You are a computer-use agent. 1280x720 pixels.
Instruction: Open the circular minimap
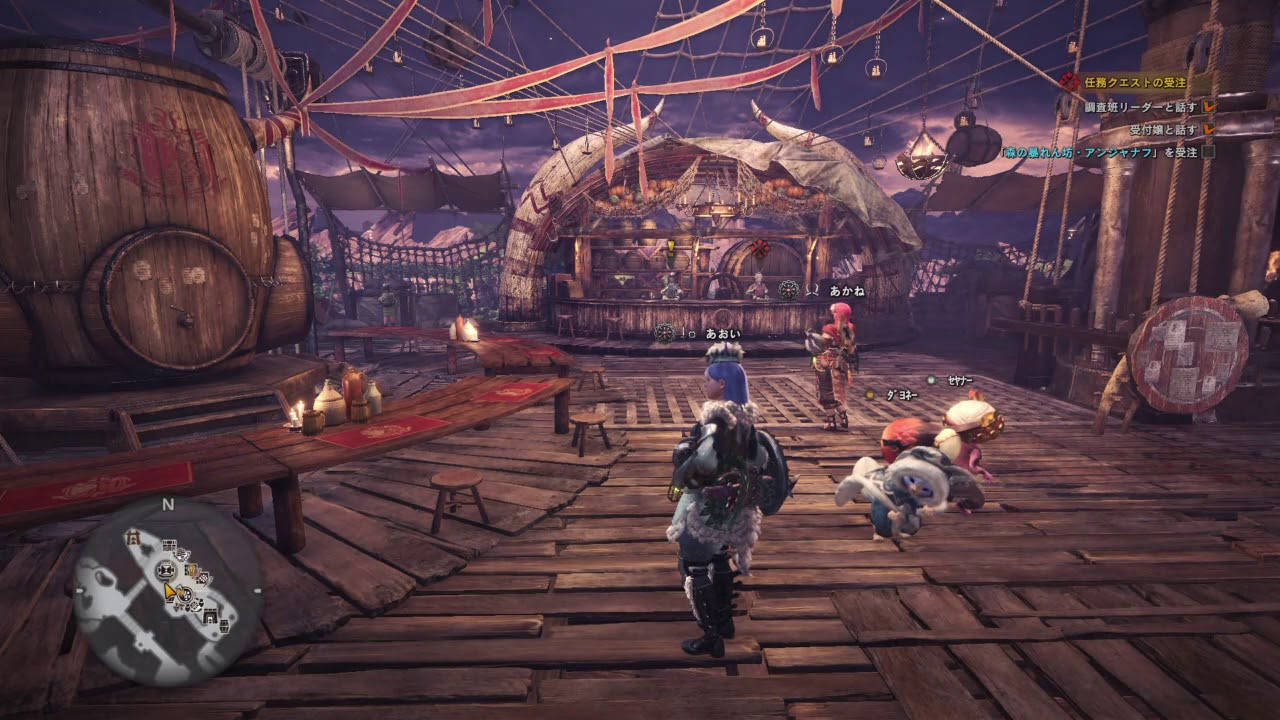pos(168,593)
